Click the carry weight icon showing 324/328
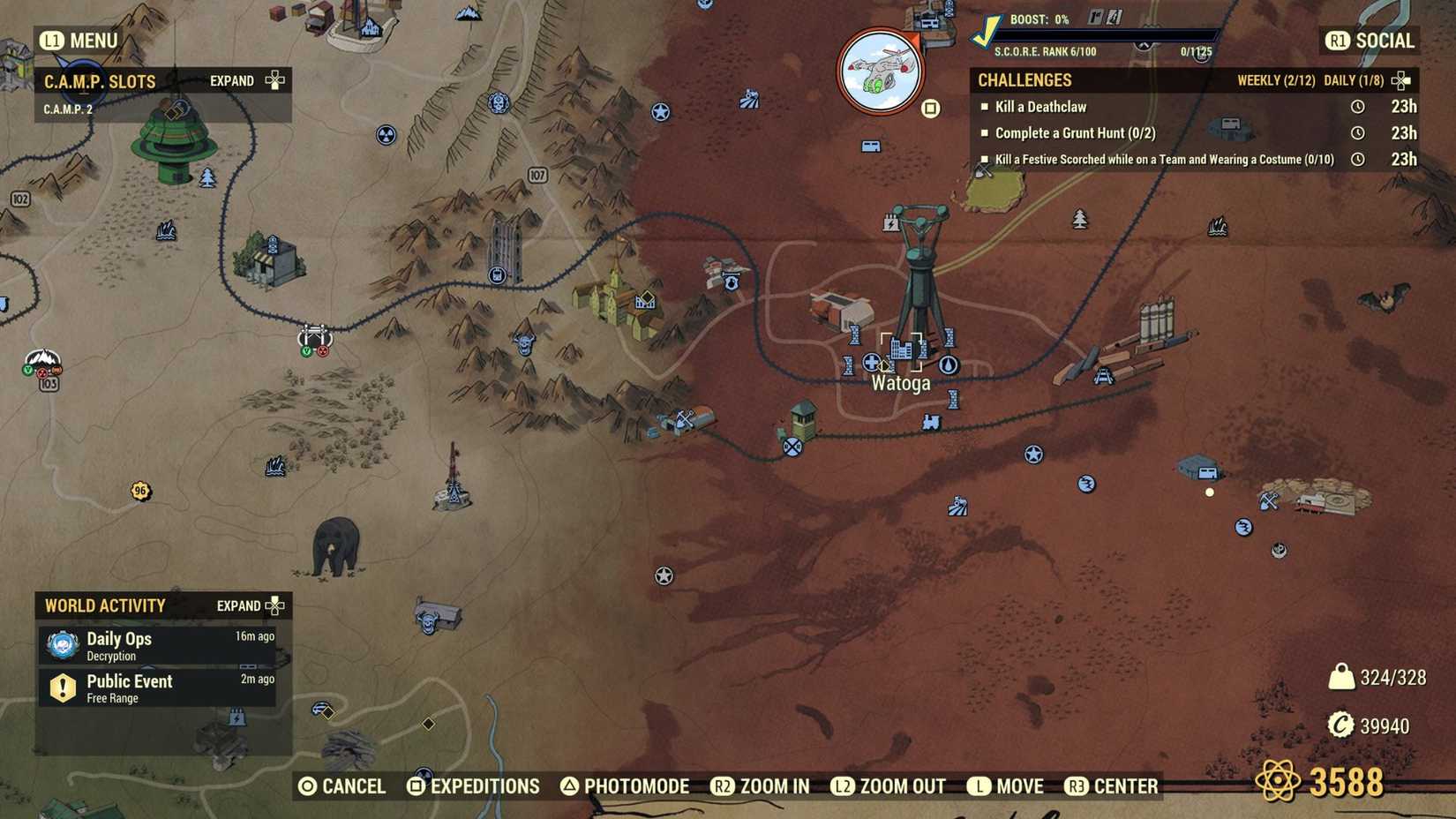Image resolution: width=1456 pixels, height=819 pixels. click(1342, 675)
